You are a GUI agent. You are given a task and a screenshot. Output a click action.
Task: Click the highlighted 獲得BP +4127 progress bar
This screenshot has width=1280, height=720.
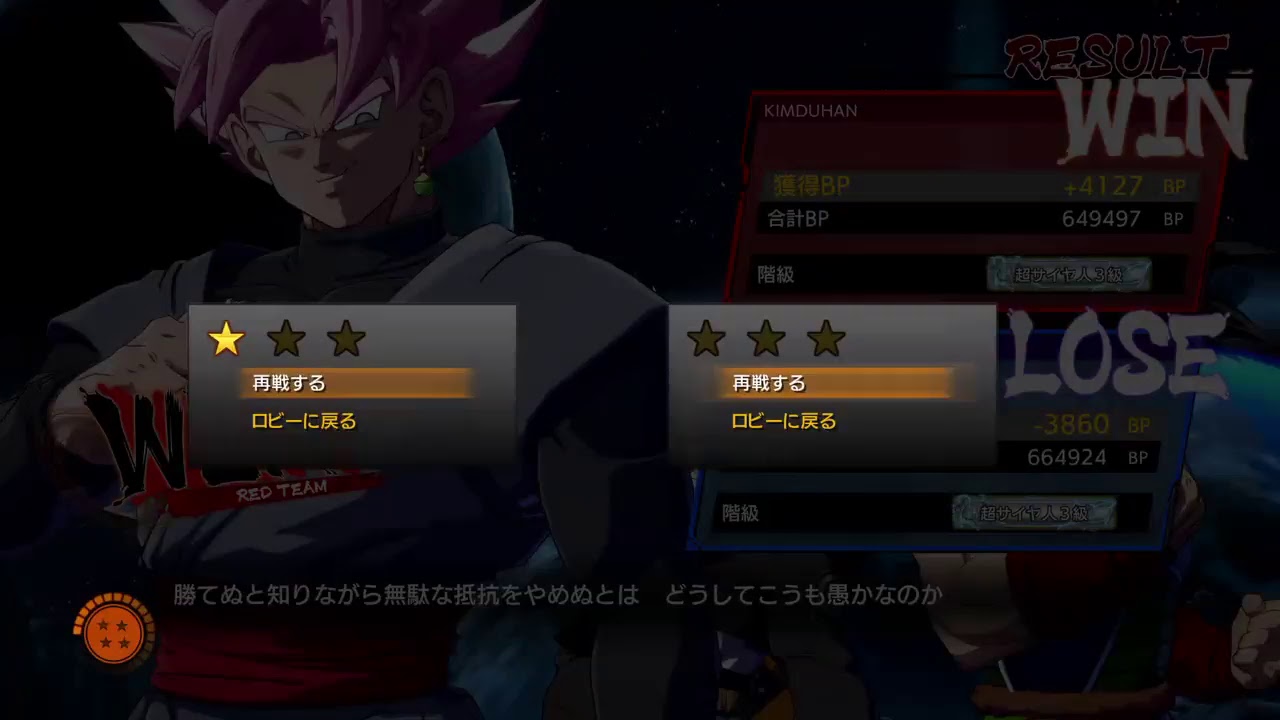pyautogui.click(x=980, y=184)
